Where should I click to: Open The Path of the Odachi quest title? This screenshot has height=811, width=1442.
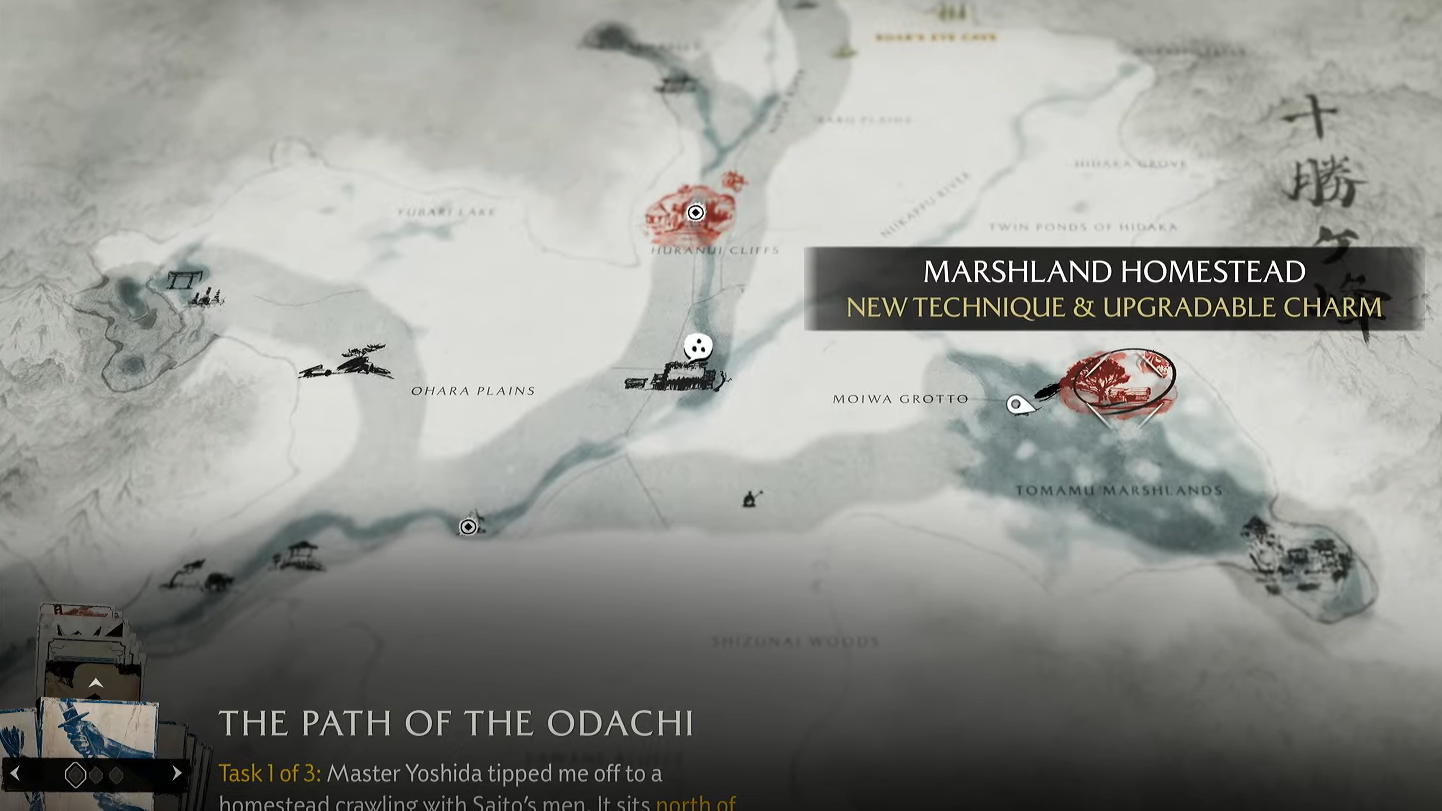(456, 723)
